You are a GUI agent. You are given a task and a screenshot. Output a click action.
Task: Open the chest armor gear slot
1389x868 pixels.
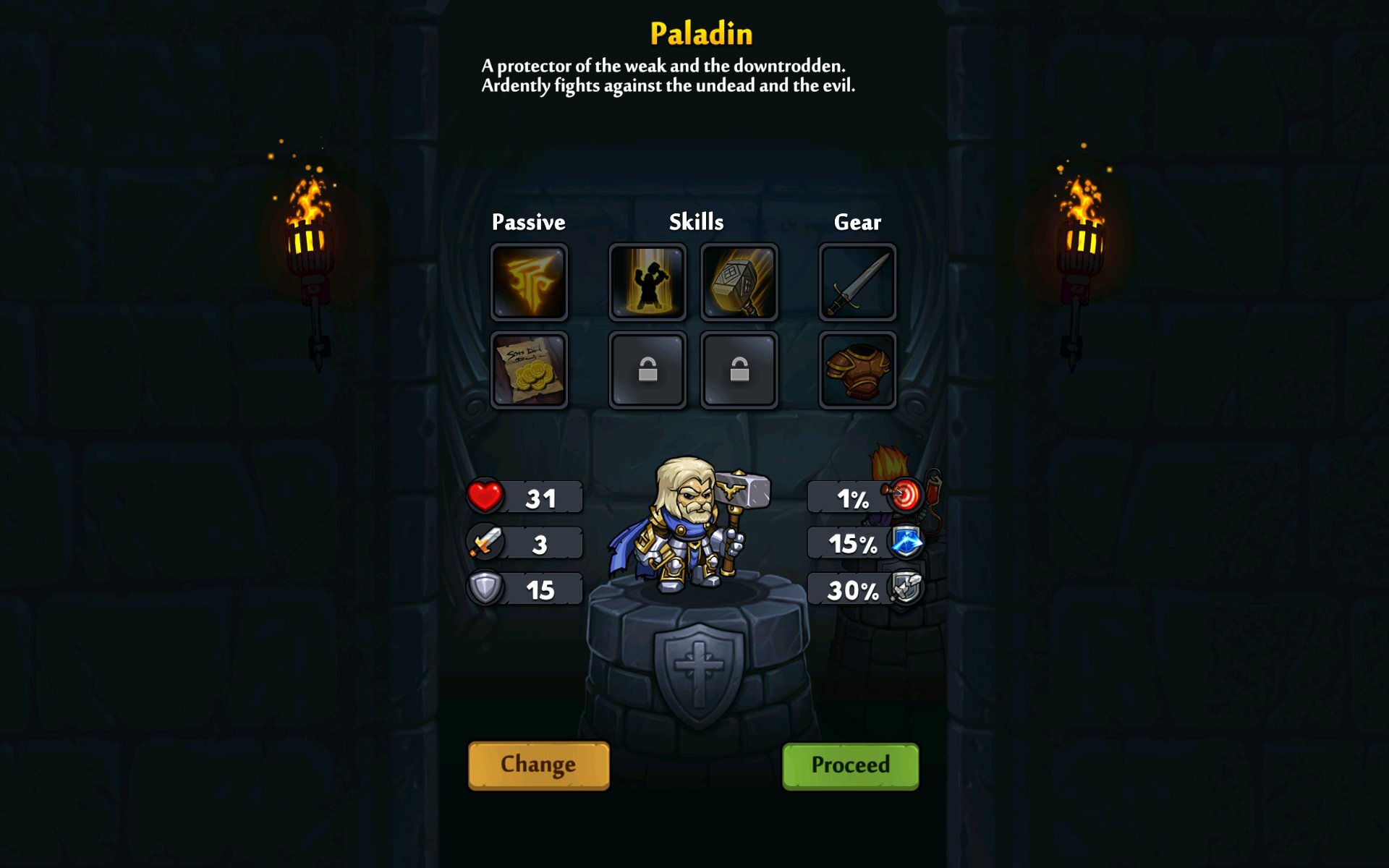(x=857, y=369)
